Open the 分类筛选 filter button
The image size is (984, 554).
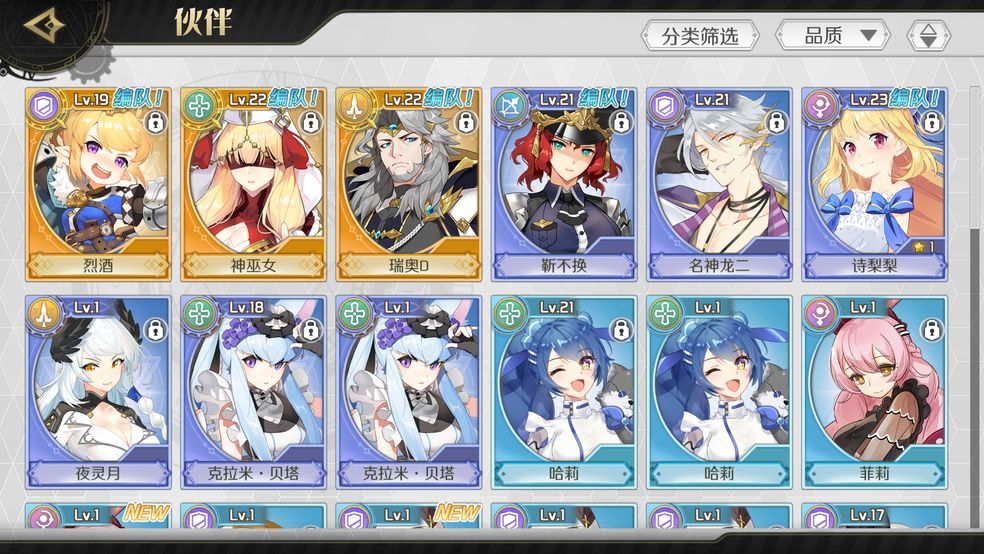click(x=700, y=36)
